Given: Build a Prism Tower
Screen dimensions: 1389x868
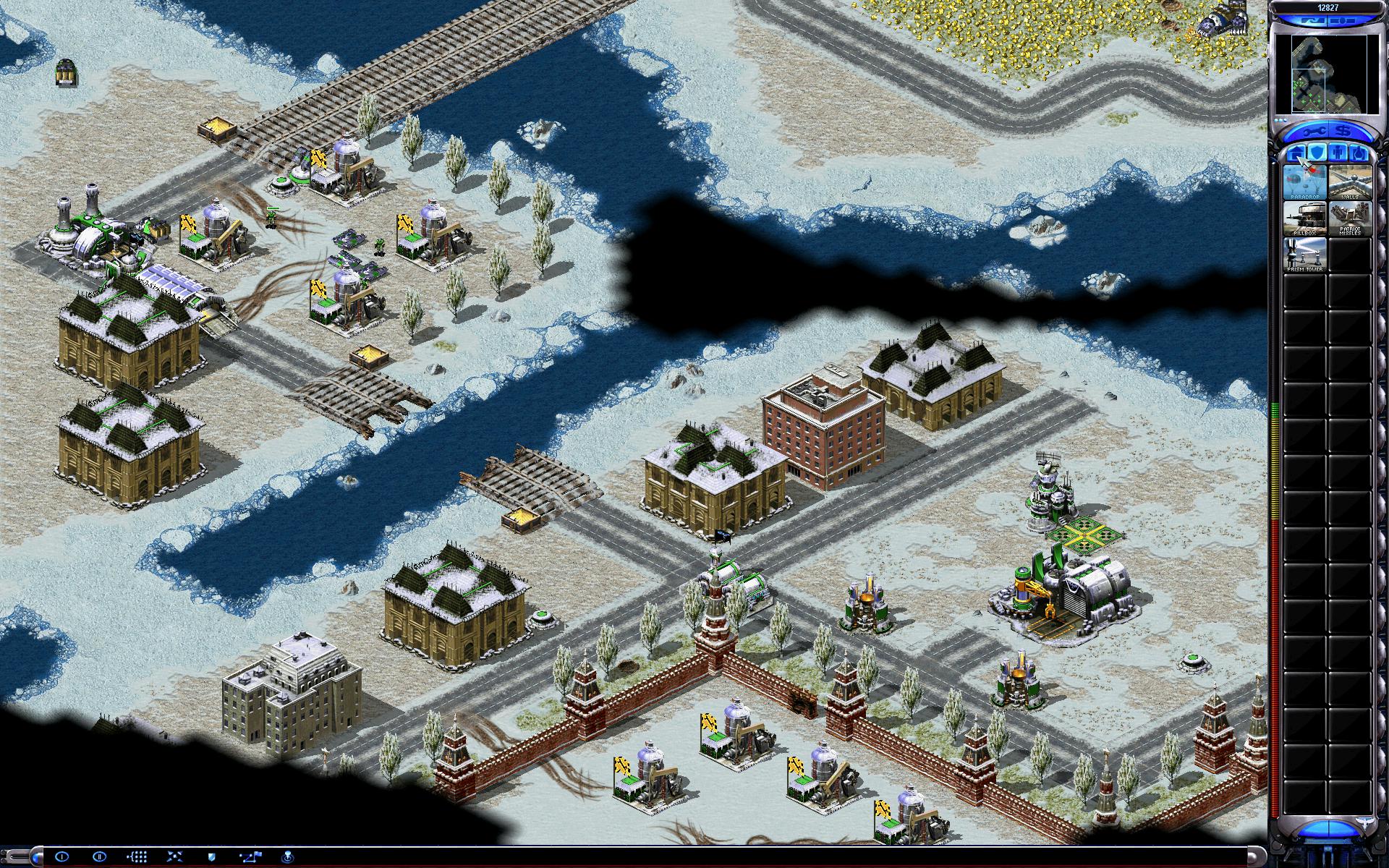Looking at the screenshot, I should pos(1304,254).
